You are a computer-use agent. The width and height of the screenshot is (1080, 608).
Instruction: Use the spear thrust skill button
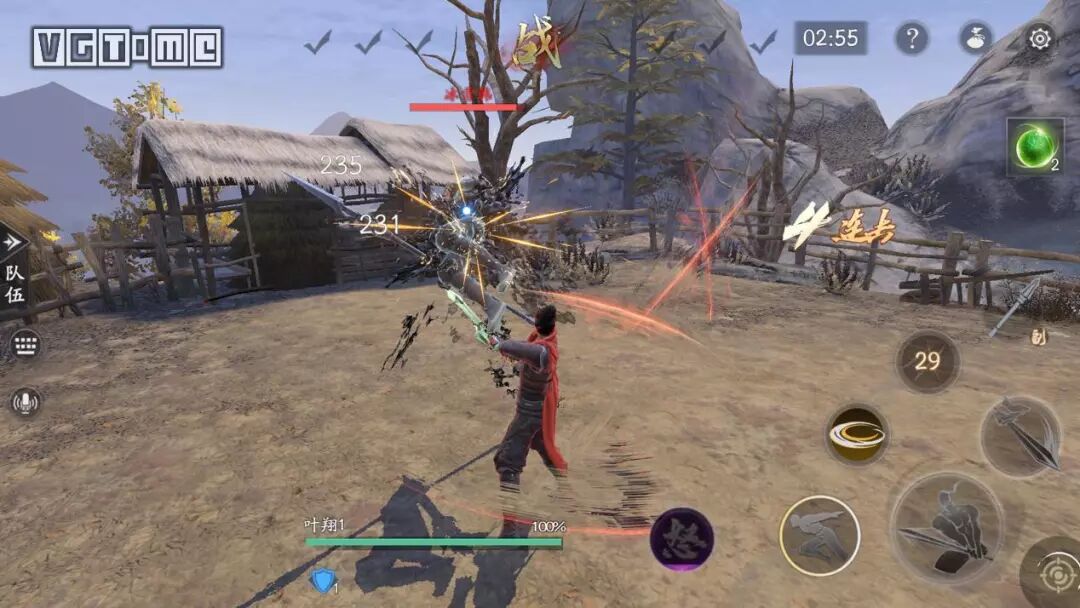pyautogui.click(x=1020, y=436)
